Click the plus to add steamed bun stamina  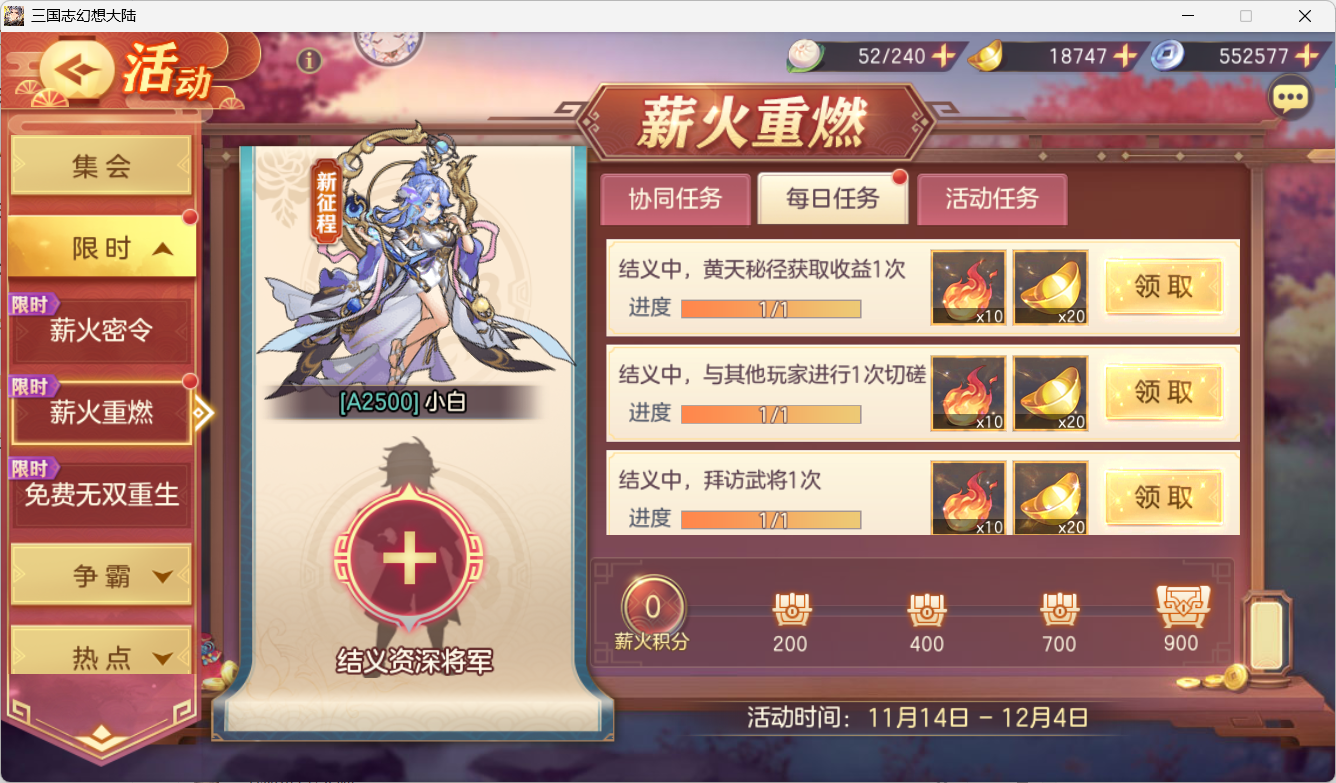(x=941, y=57)
